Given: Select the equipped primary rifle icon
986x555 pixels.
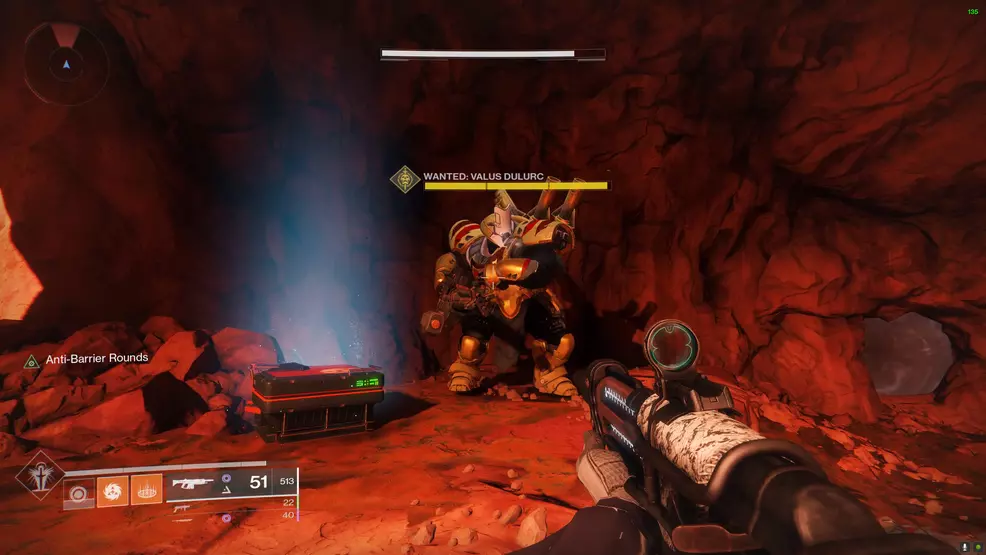Looking at the screenshot, I should (193, 484).
